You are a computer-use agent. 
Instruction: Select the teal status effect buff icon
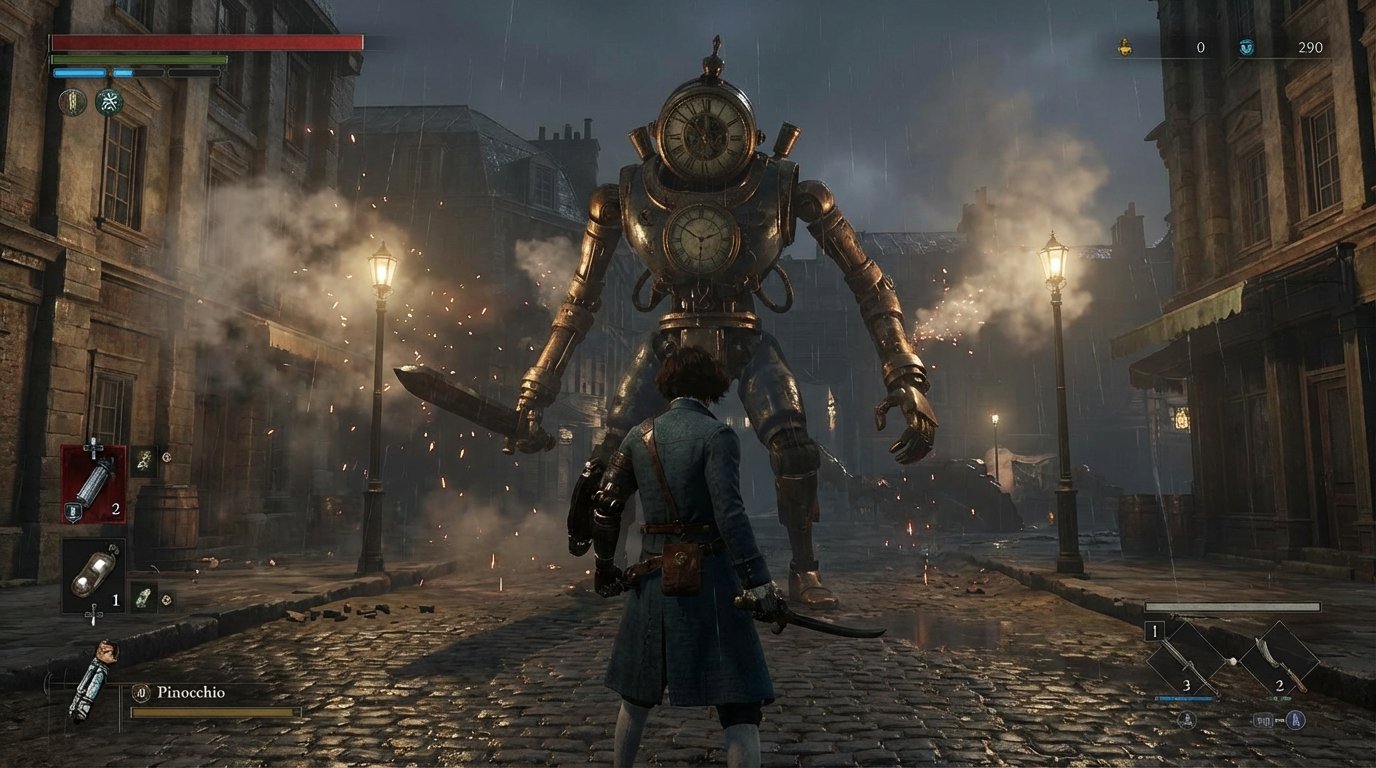pyautogui.click(x=109, y=102)
